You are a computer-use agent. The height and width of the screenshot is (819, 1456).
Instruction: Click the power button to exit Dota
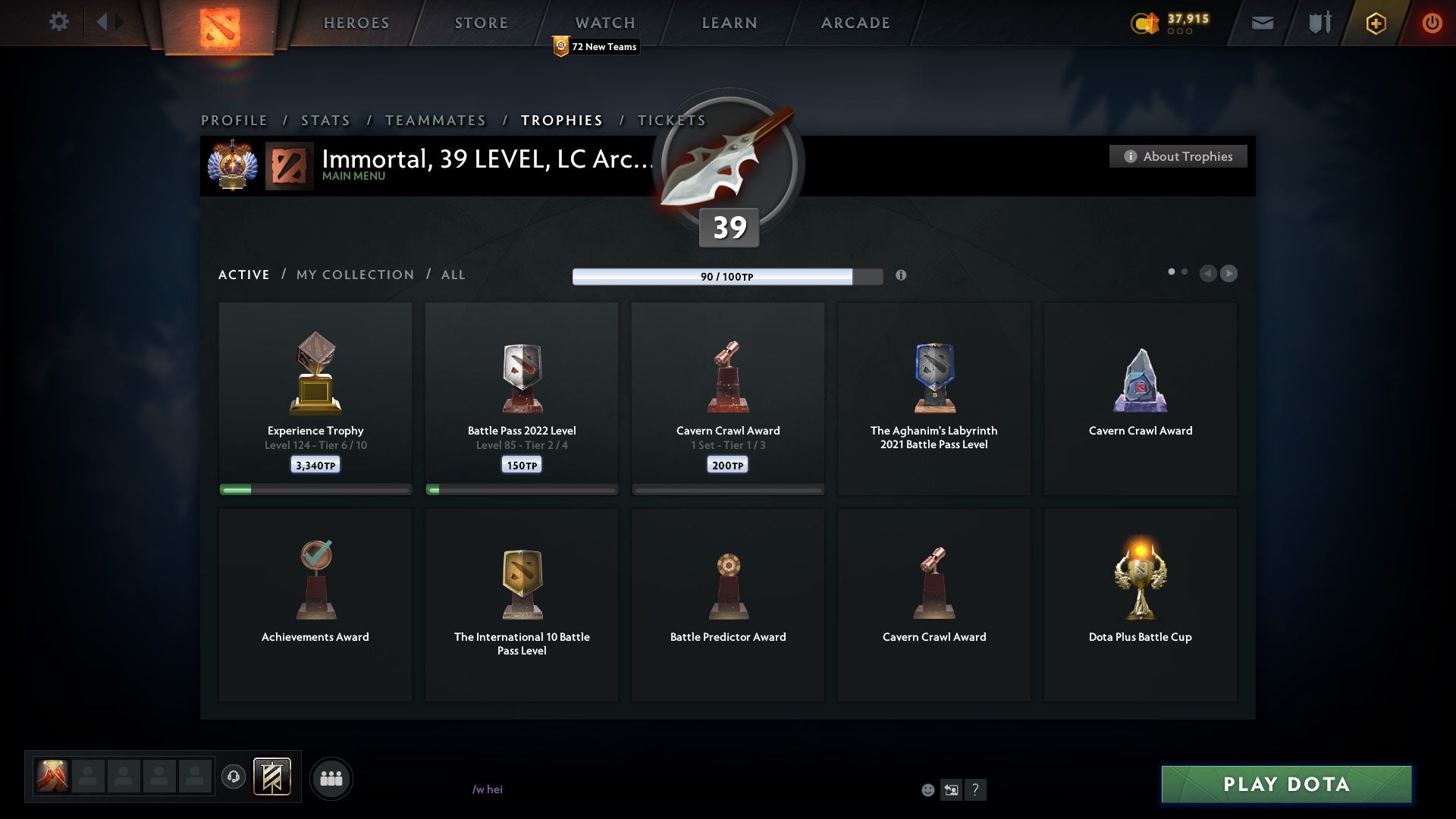(1432, 23)
